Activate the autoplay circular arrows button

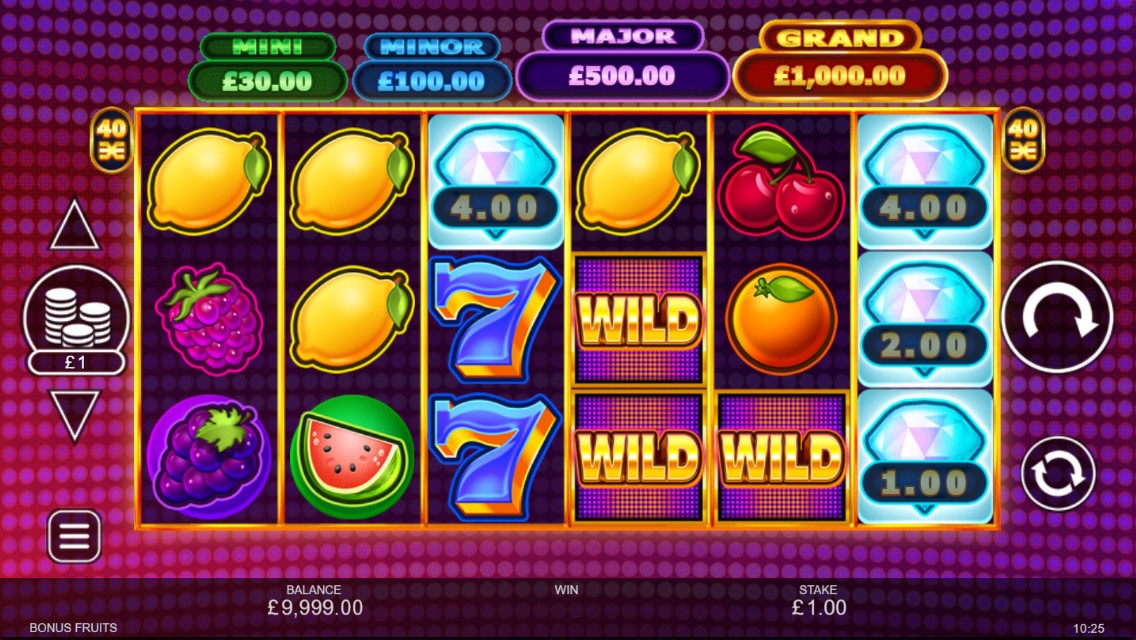(1058, 474)
